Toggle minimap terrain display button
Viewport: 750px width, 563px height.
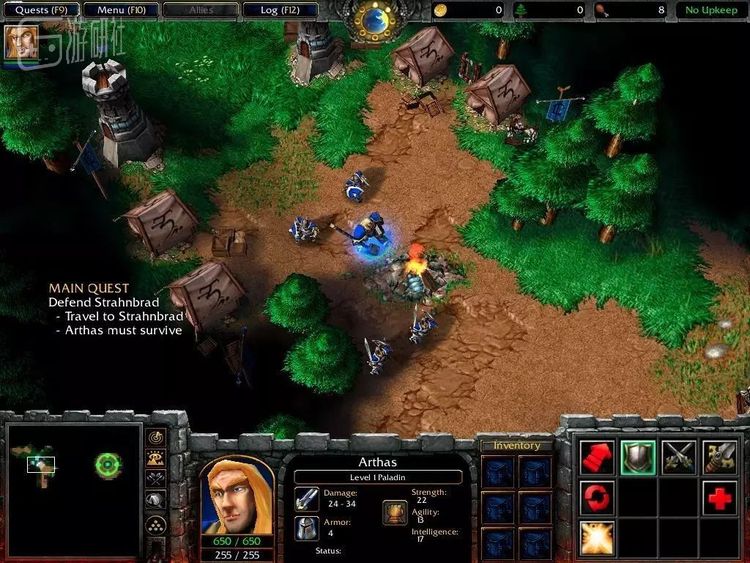tap(156, 459)
